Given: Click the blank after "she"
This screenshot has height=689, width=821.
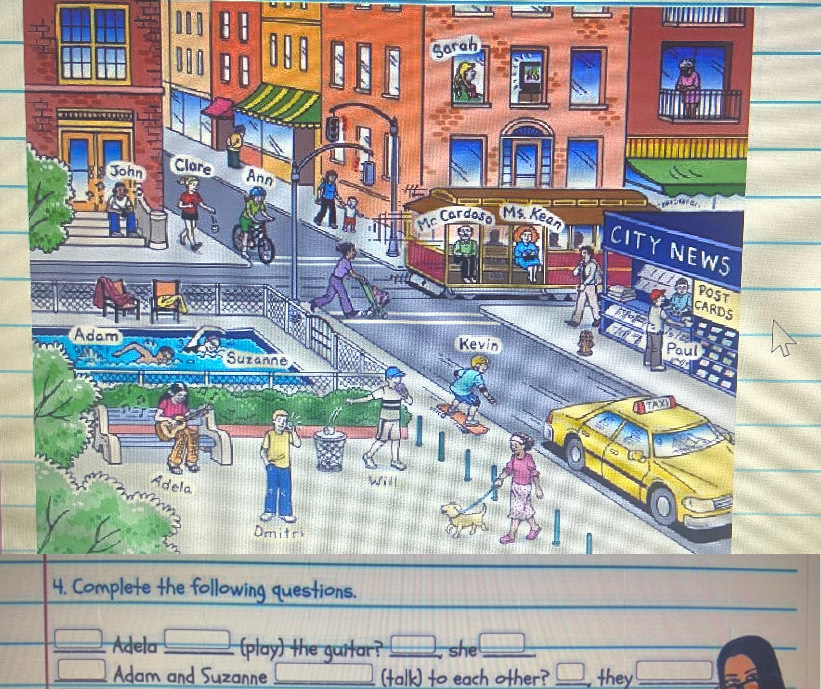Looking at the screenshot, I should pyautogui.click(x=502, y=641).
